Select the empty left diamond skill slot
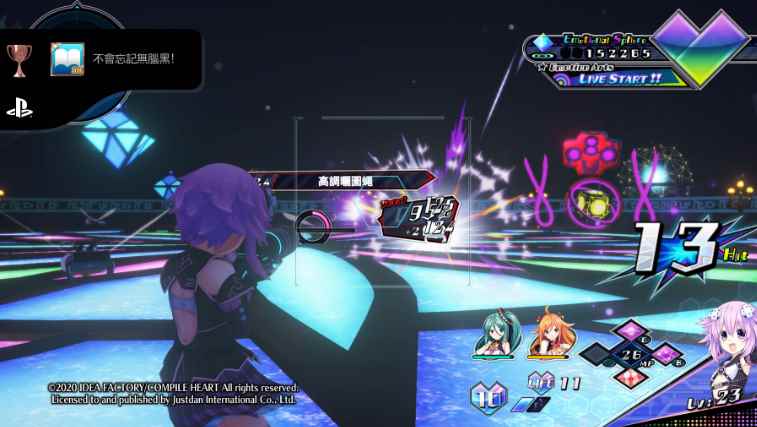The height and width of the screenshot is (427, 757). [599, 354]
